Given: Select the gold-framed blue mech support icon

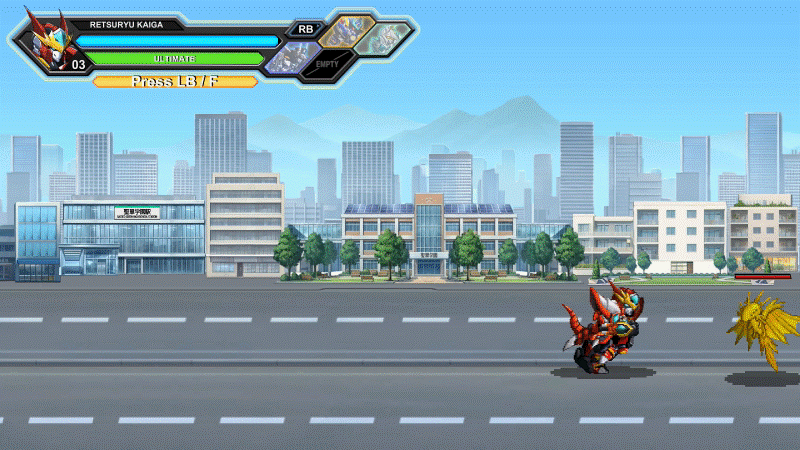Looking at the screenshot, I should tap(347, 31).
